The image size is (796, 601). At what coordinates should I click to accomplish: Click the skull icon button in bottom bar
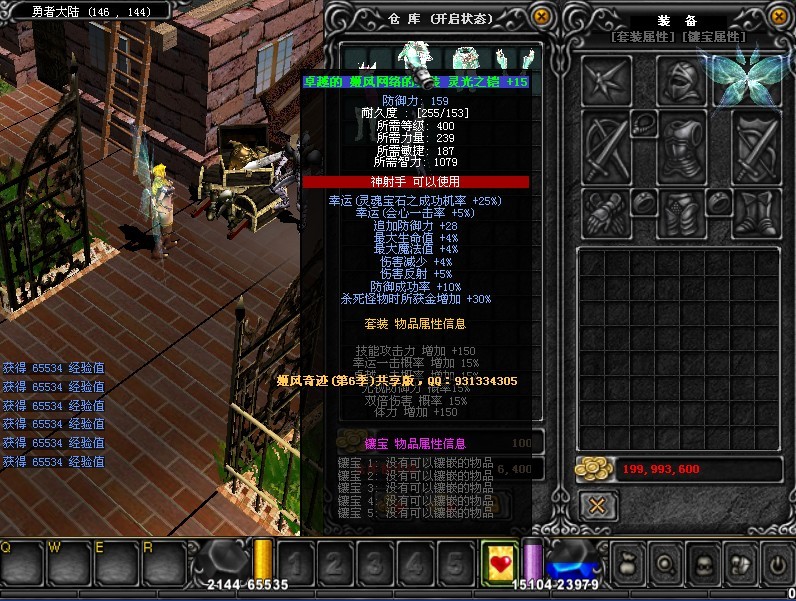[x=703, y=565]
